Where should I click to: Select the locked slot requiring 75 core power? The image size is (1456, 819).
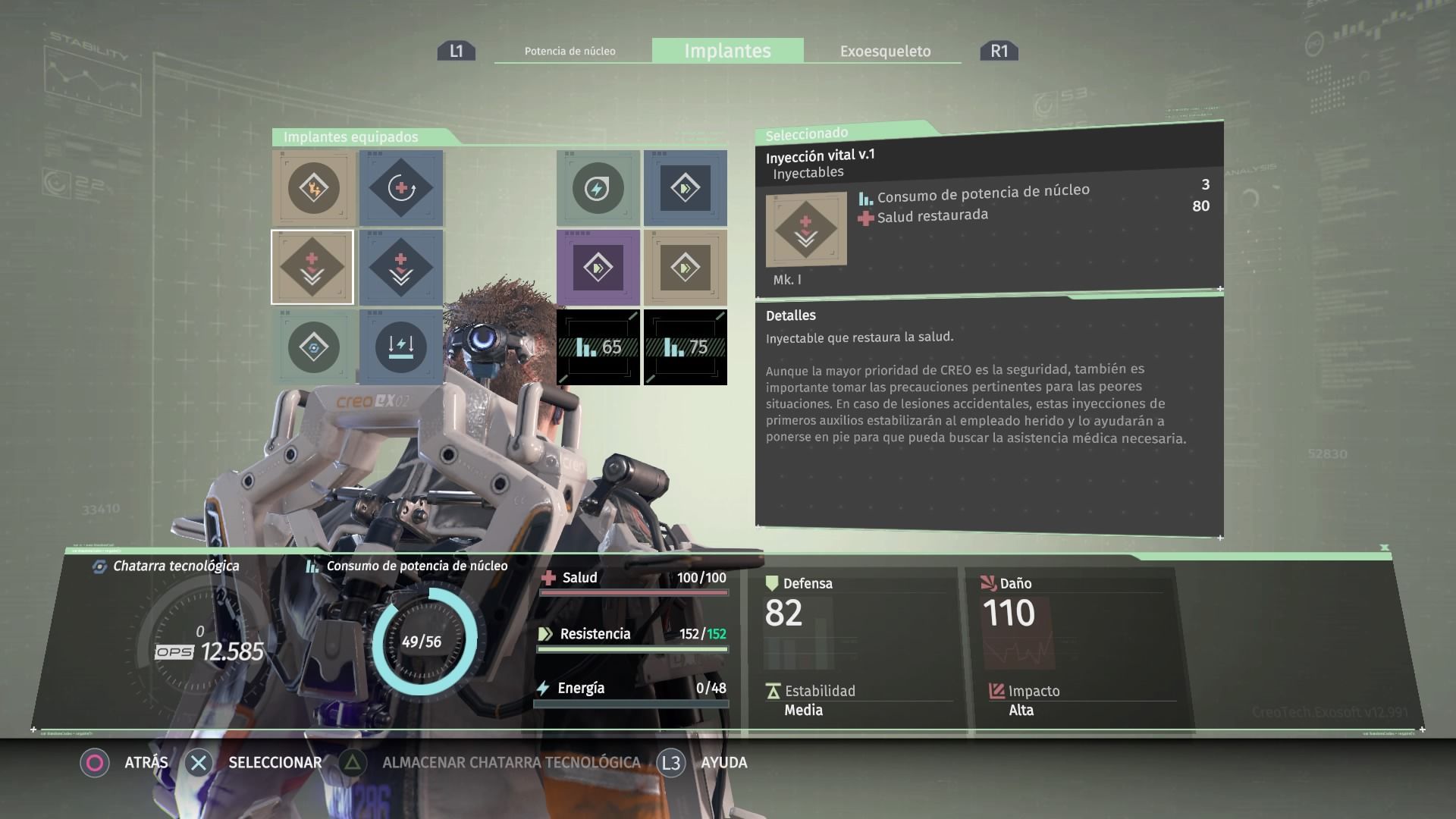(x=686, y=347)
